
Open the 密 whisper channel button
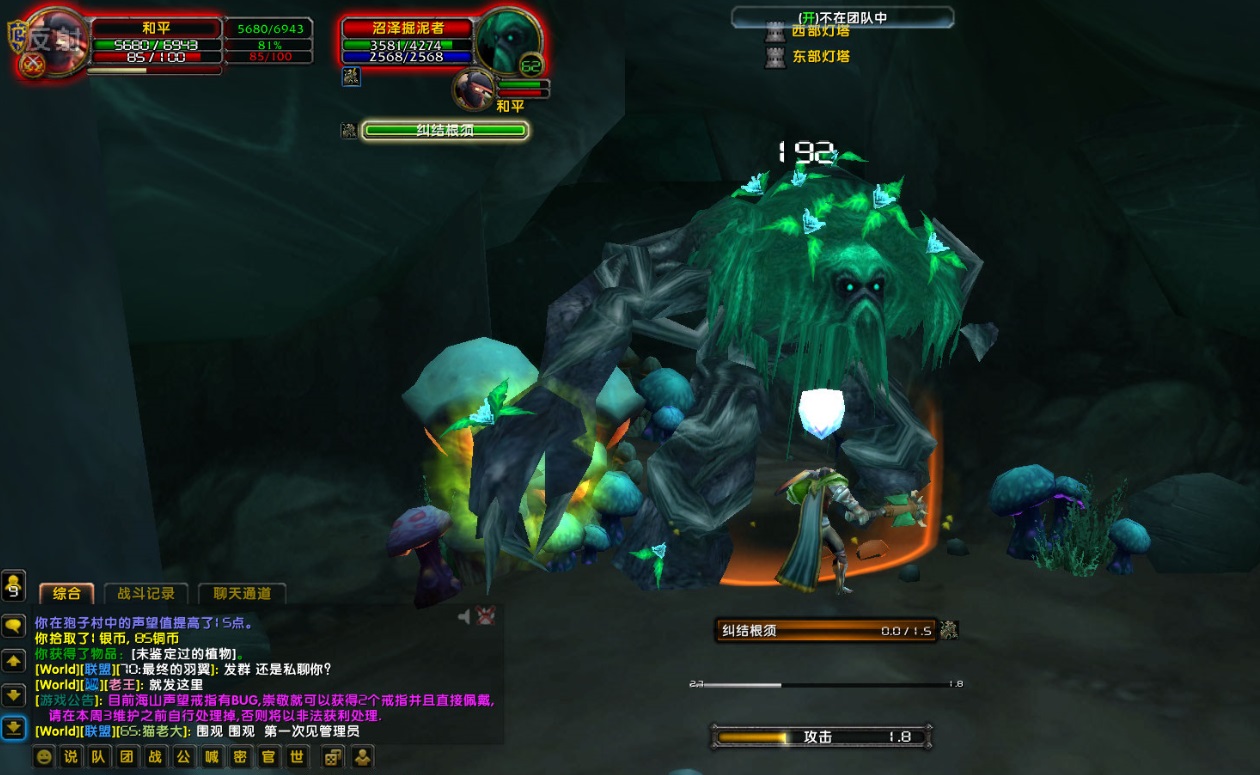240,757
